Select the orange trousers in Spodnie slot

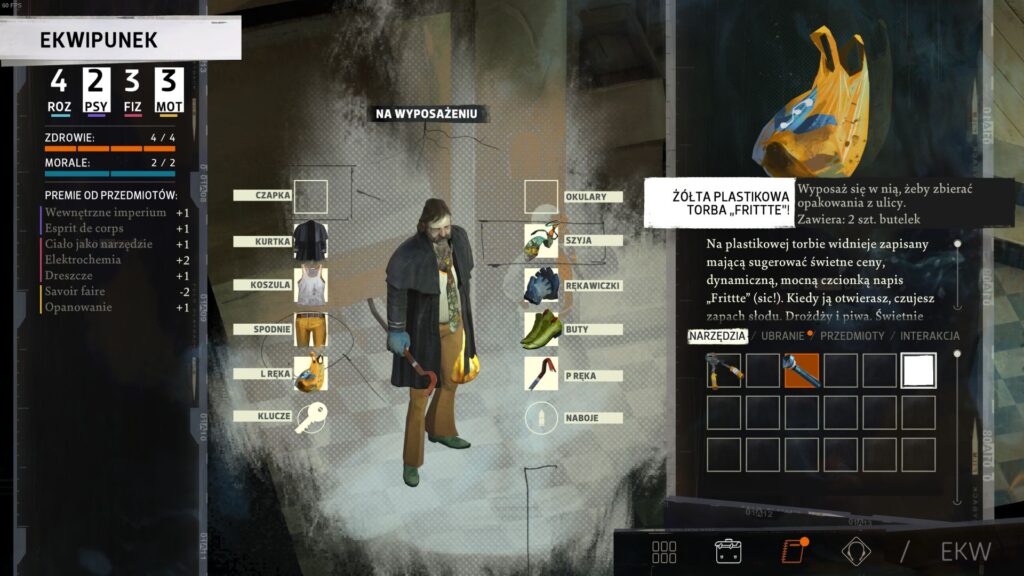tap(310, 329)
